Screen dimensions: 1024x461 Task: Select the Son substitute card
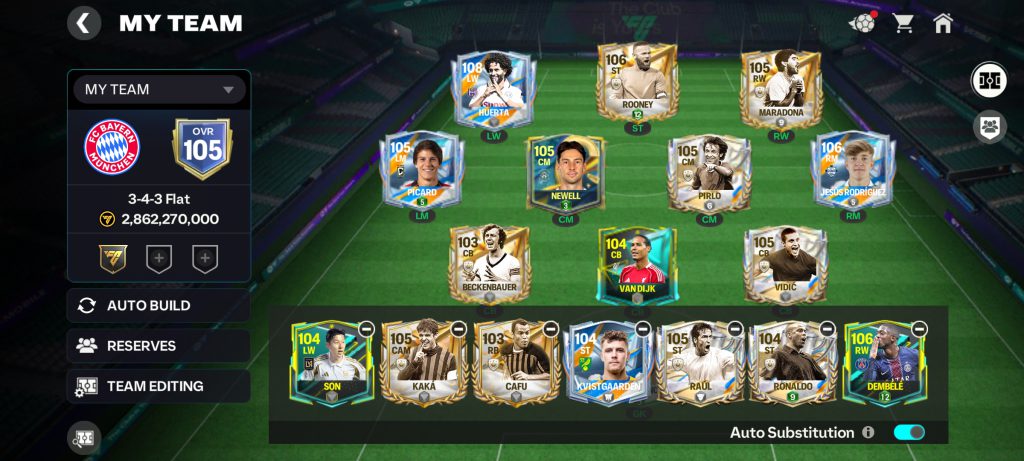coord(332,362)
